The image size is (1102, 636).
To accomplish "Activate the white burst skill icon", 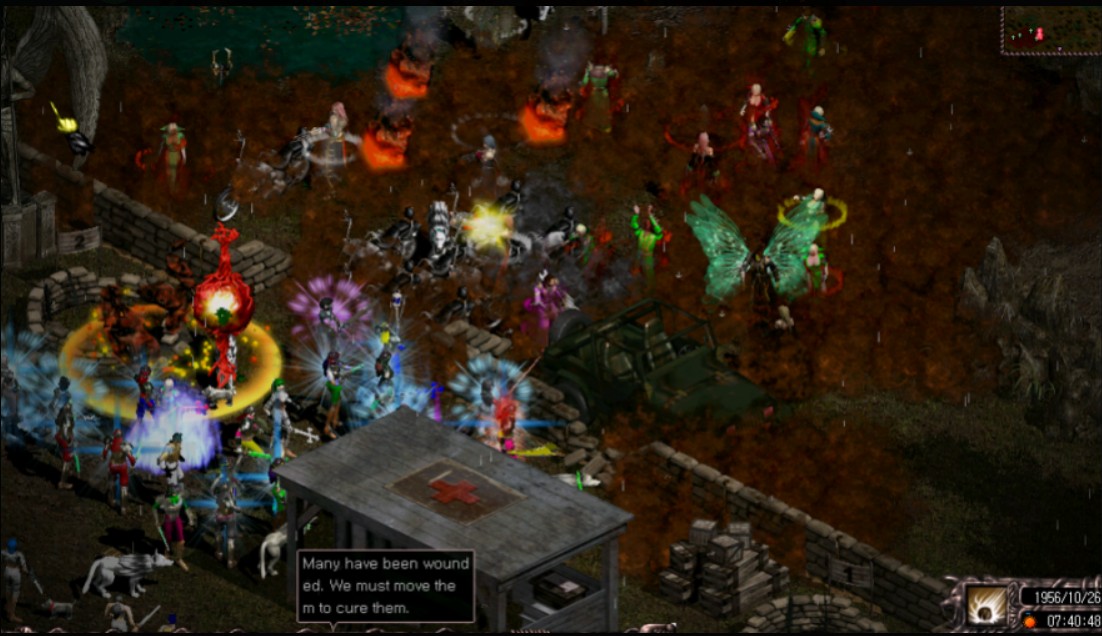I will 986,605.
